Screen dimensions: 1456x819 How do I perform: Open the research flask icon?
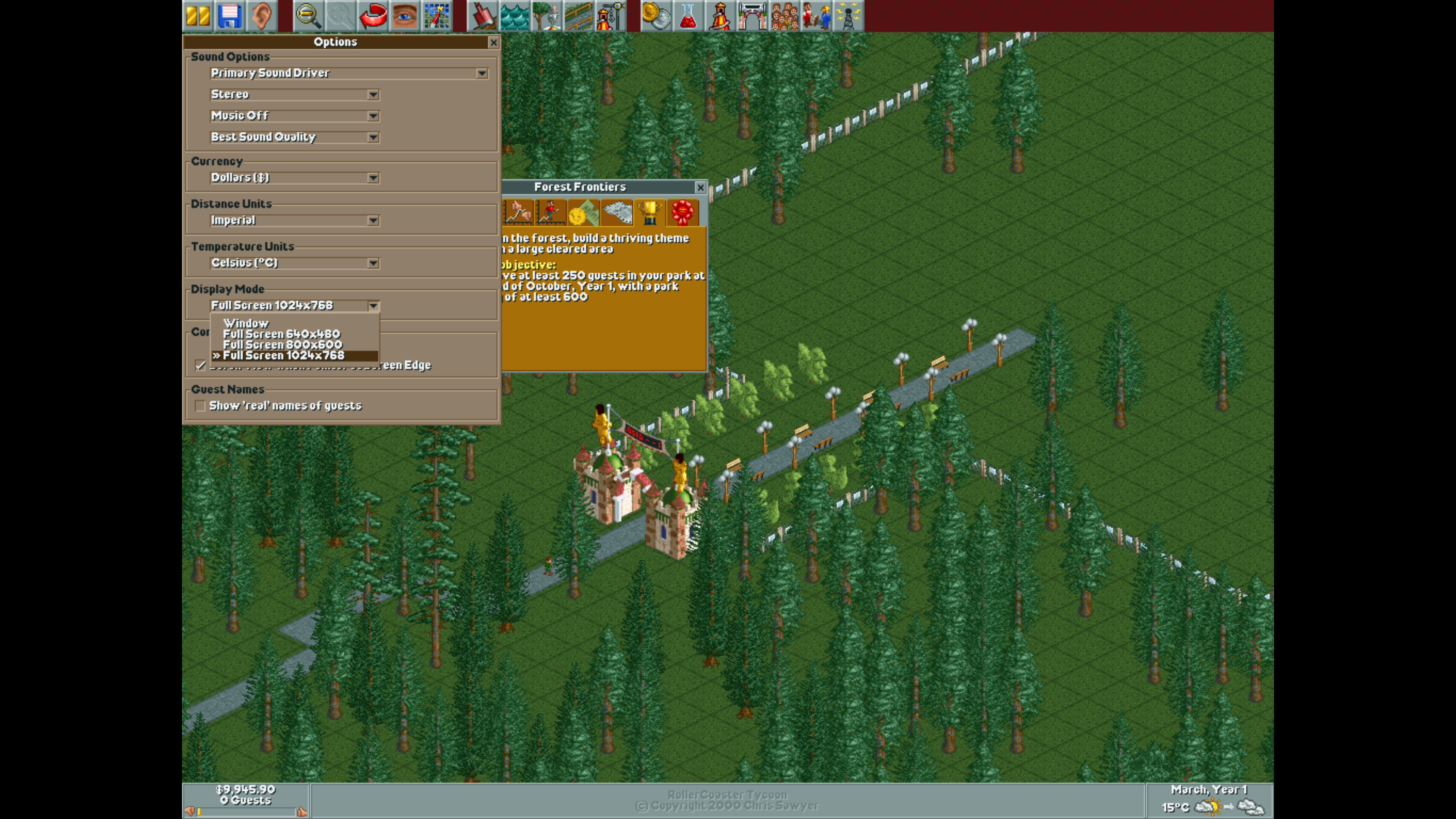[x=687, y=16]
